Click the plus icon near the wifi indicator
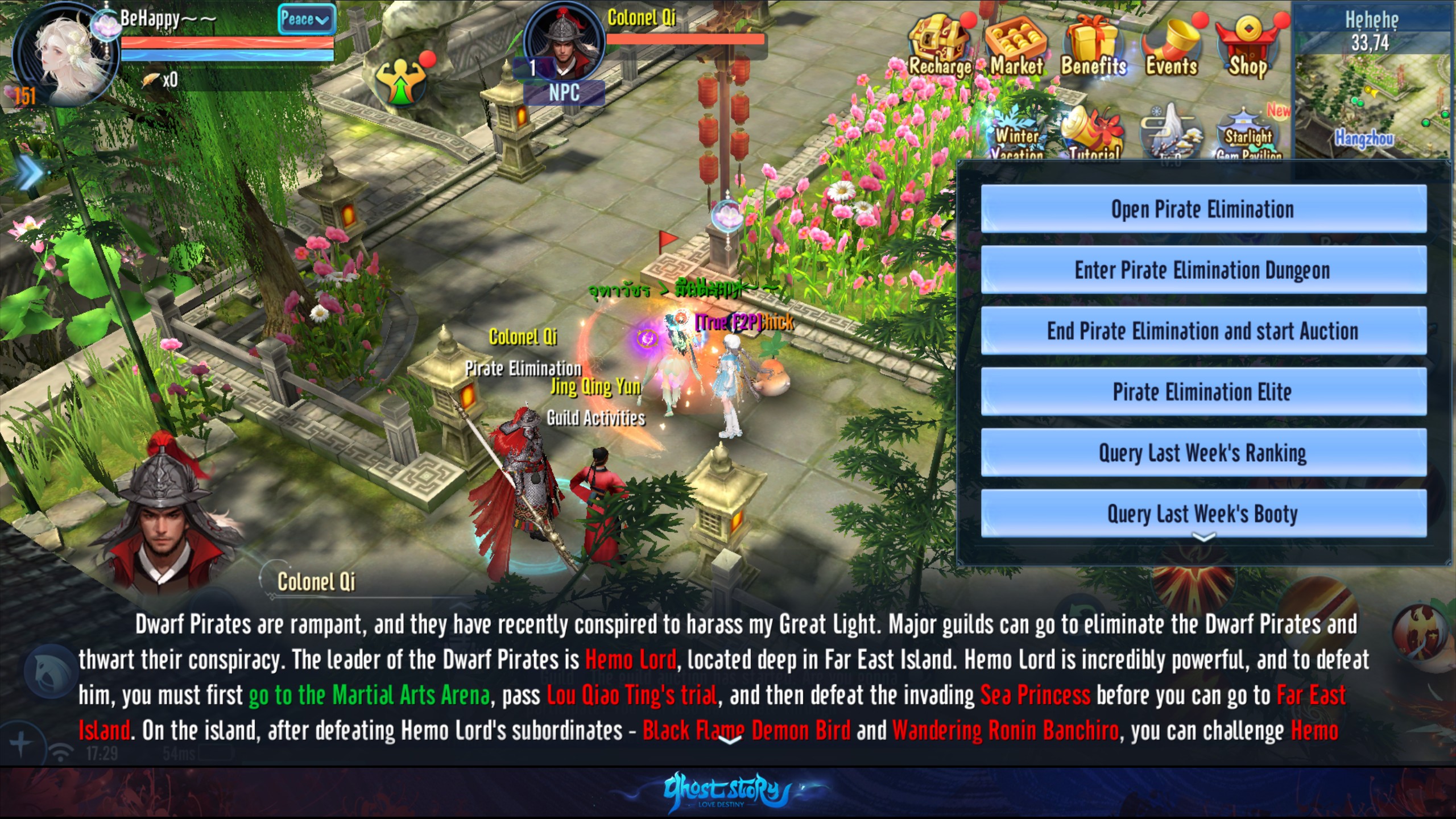 [x=20, y=741]
